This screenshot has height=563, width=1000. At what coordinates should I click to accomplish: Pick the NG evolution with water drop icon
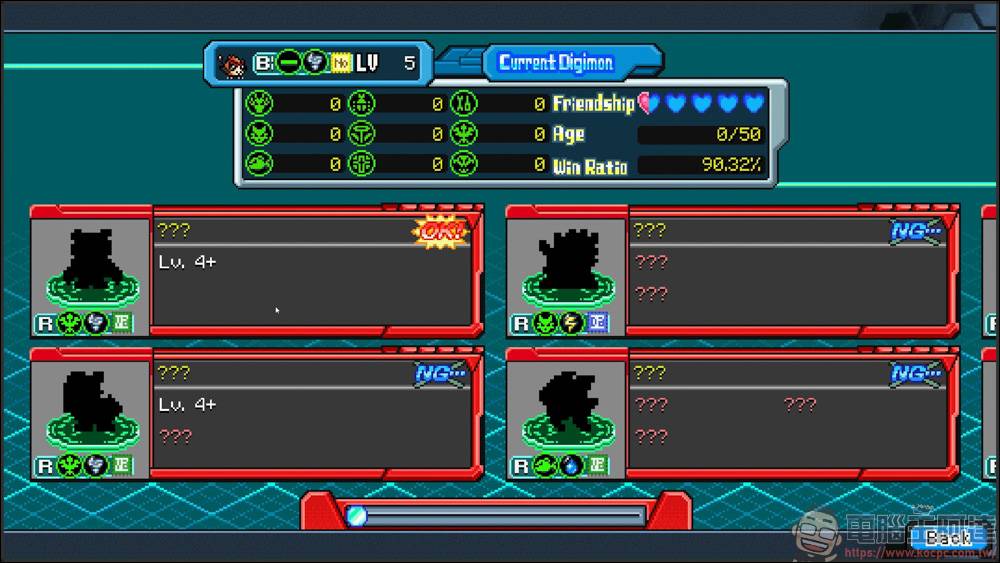click(730, 413)
